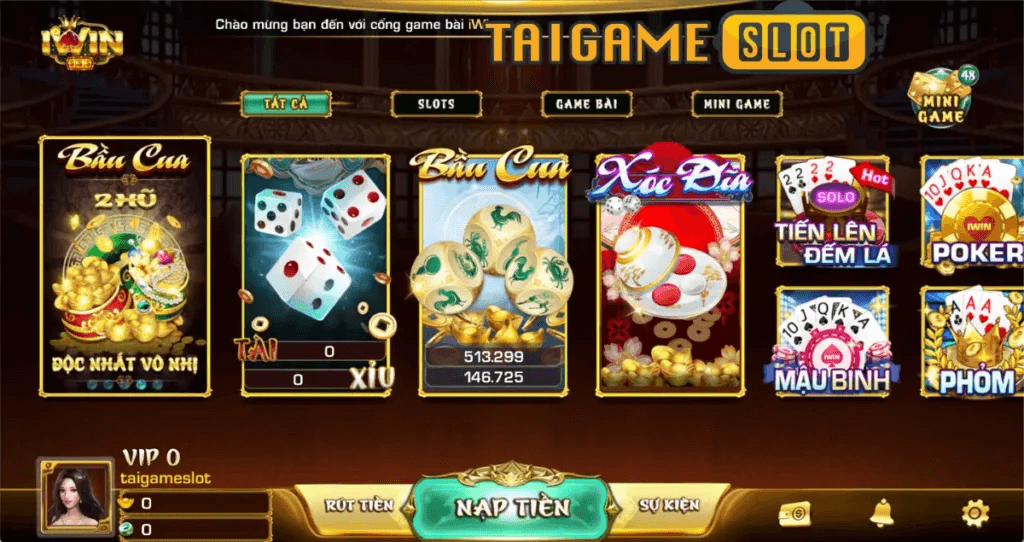Viewport: 1024px width, 542px height.
Task: Open the Tài Xỉu dice game
Action: pyautogui.click(x=316, y=272)
